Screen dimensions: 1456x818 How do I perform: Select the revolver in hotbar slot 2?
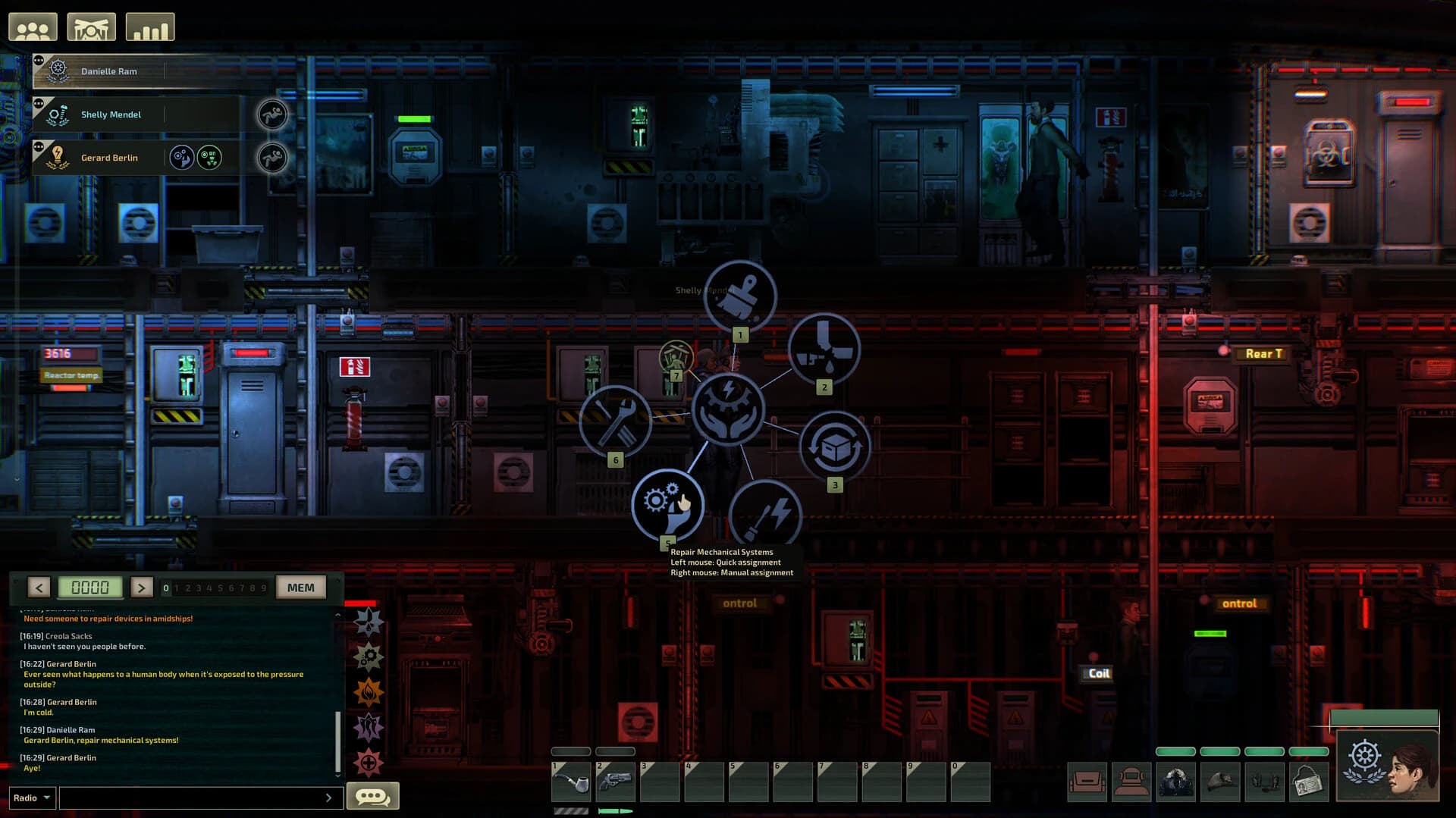(x=615, y=781)
